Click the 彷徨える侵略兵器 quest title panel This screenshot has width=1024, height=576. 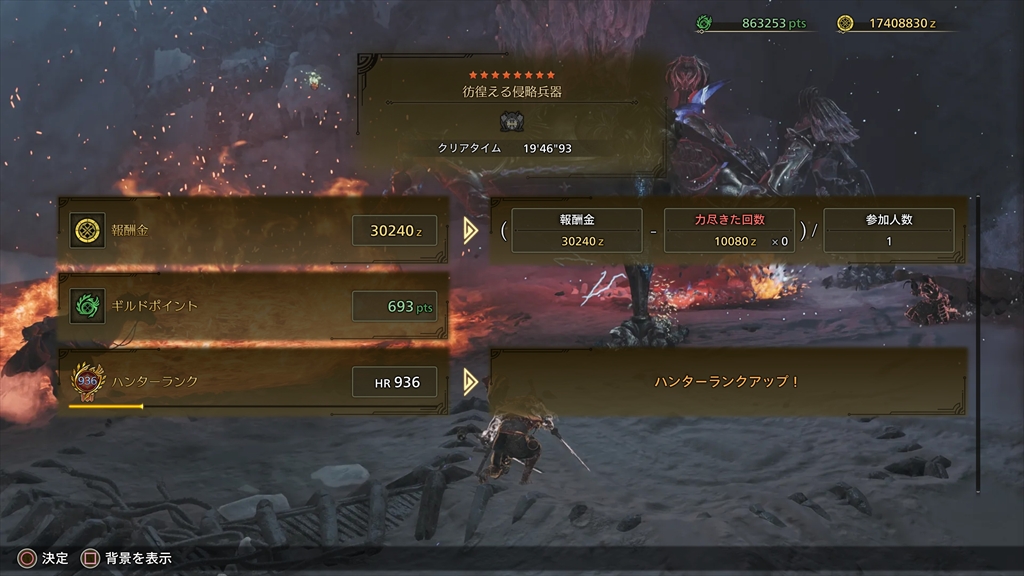tap(511, 113)
